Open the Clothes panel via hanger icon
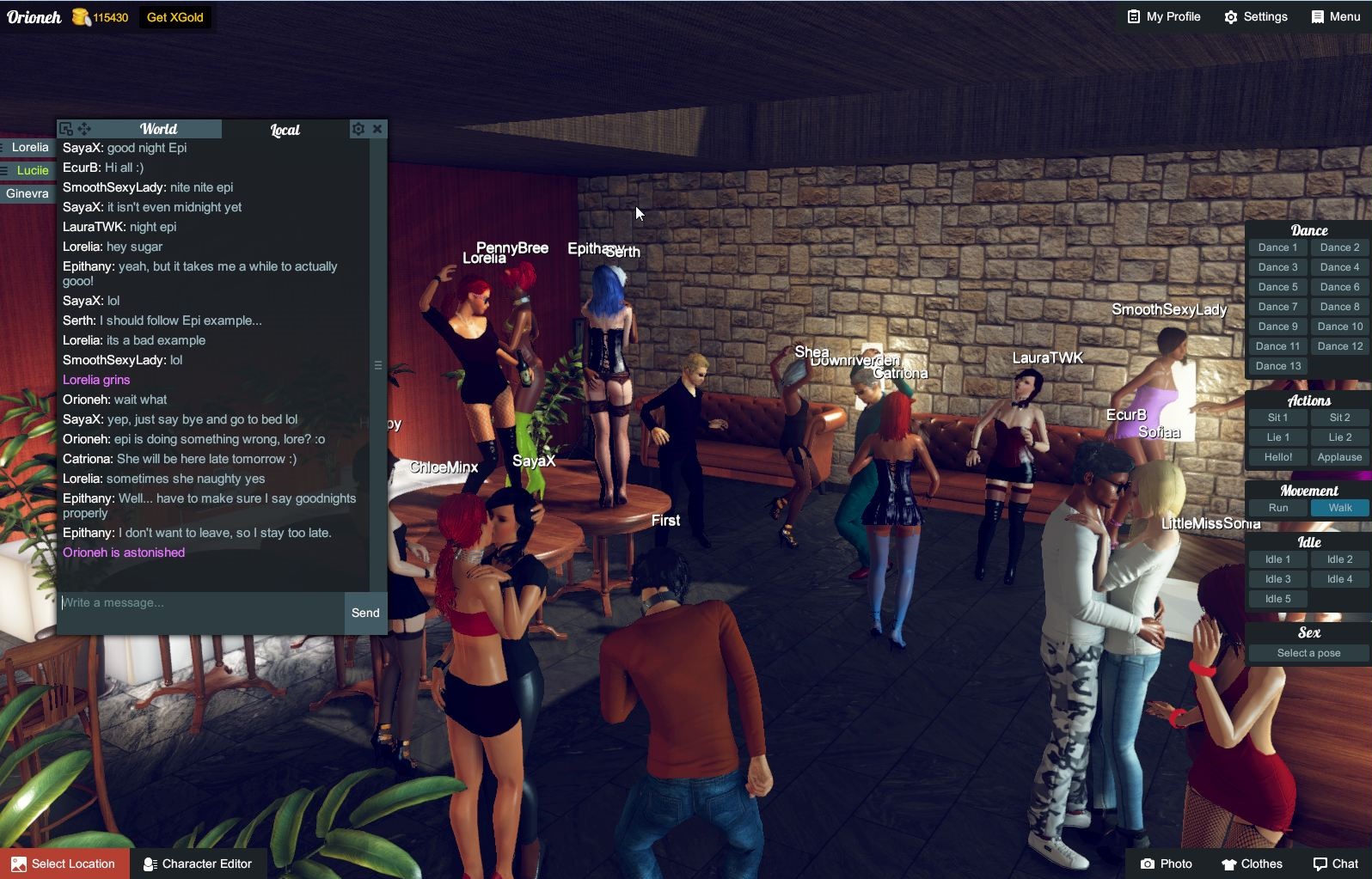Screen dimensions: 1372x879 coord(1229,864)
